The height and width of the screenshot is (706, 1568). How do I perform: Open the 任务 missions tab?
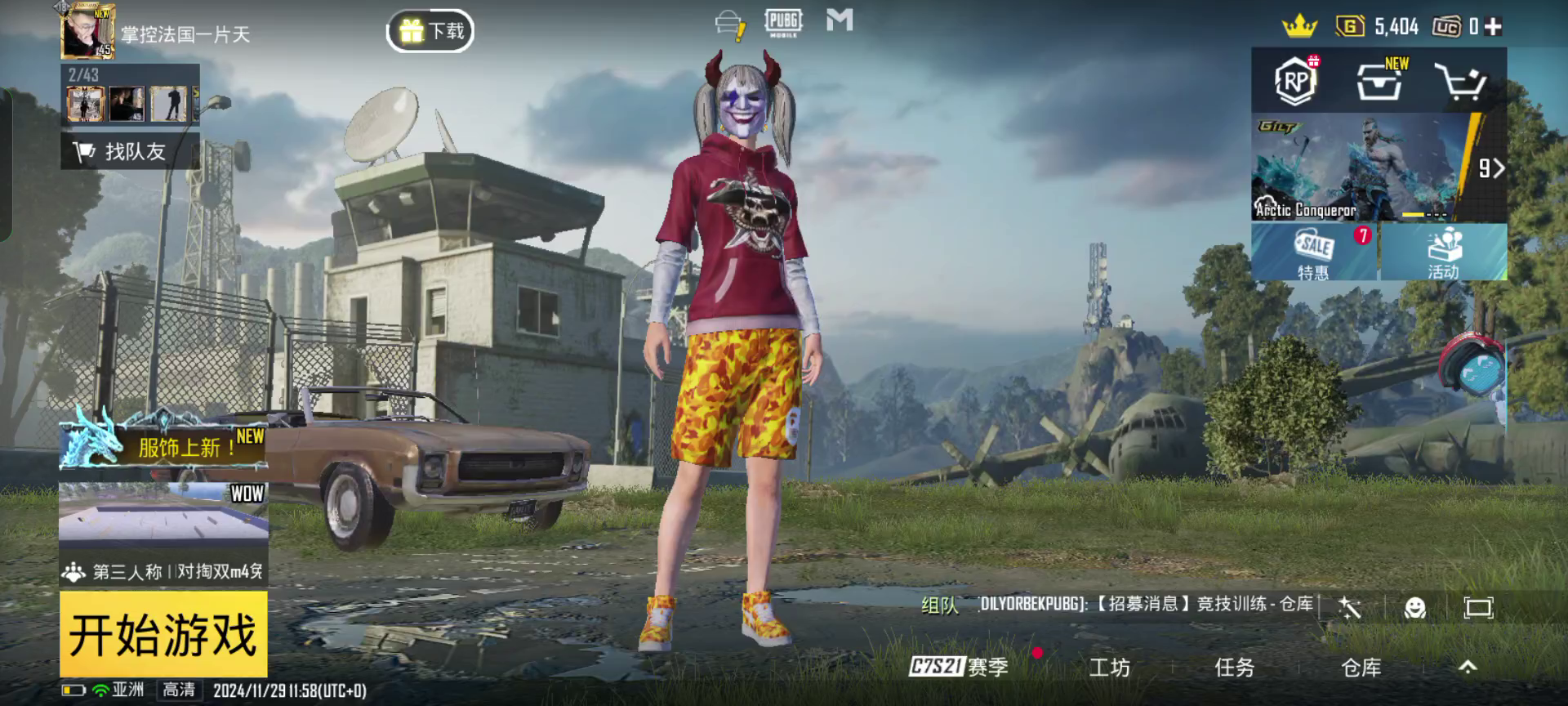tap(1234, 668)
